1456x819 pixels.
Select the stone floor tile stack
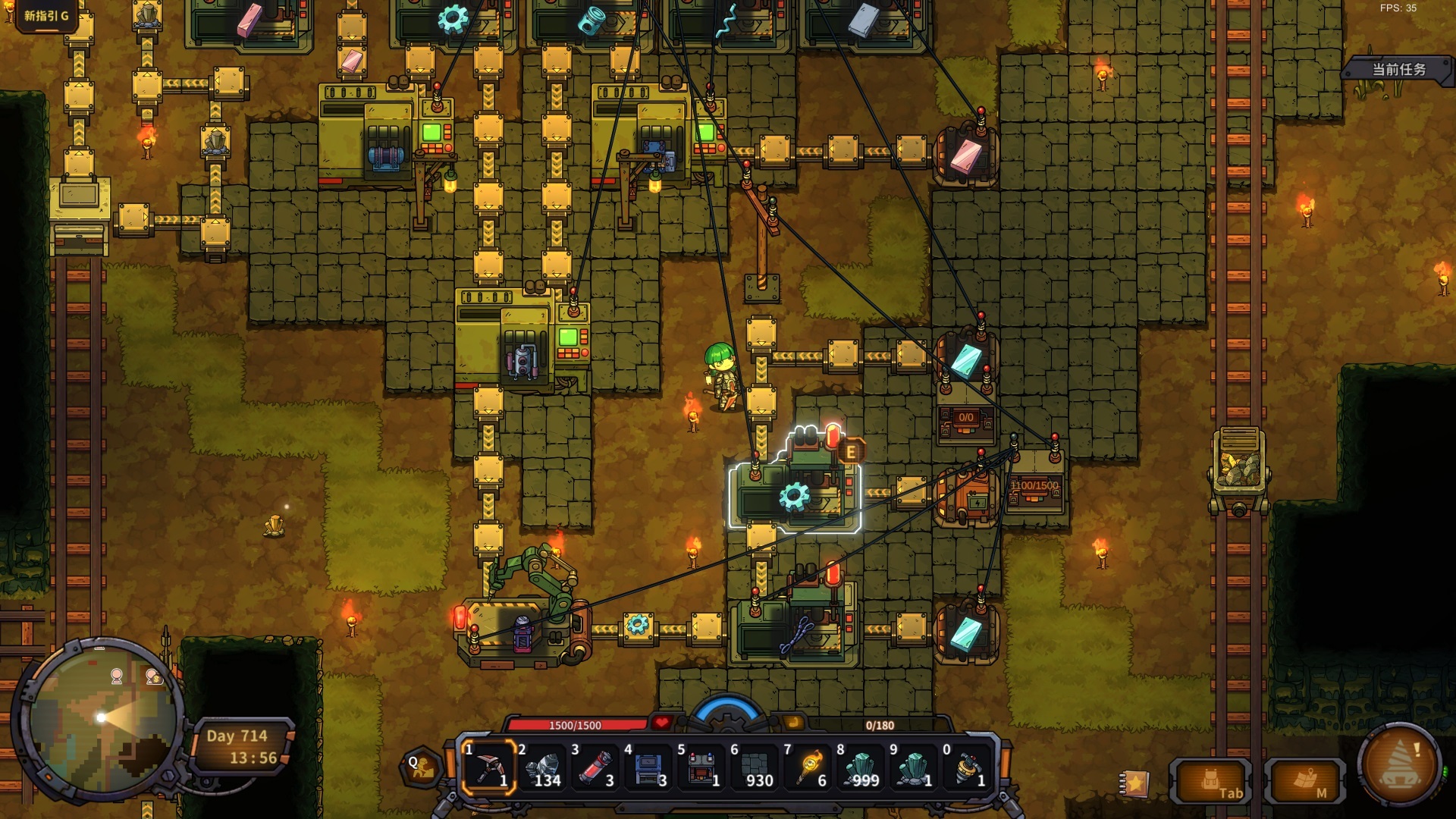tap(755, 767)
